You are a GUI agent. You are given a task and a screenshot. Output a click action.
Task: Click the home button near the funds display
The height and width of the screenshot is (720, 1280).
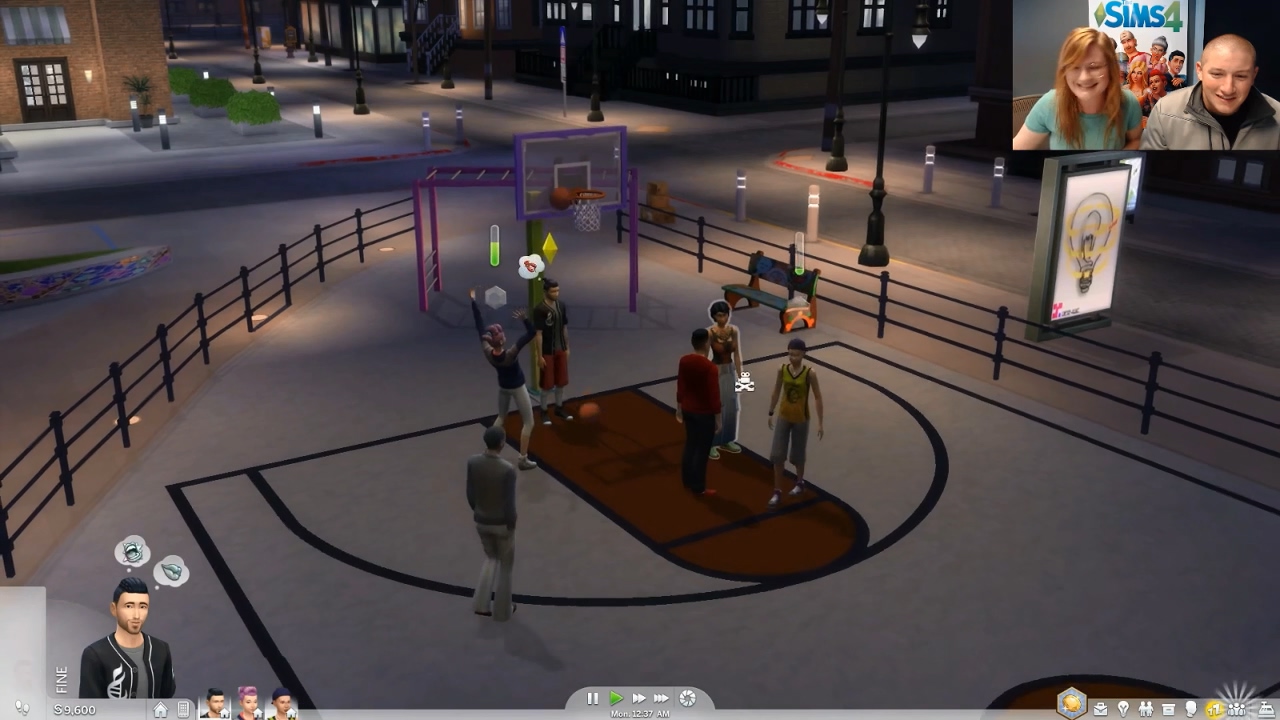click(x=161, y=710)
